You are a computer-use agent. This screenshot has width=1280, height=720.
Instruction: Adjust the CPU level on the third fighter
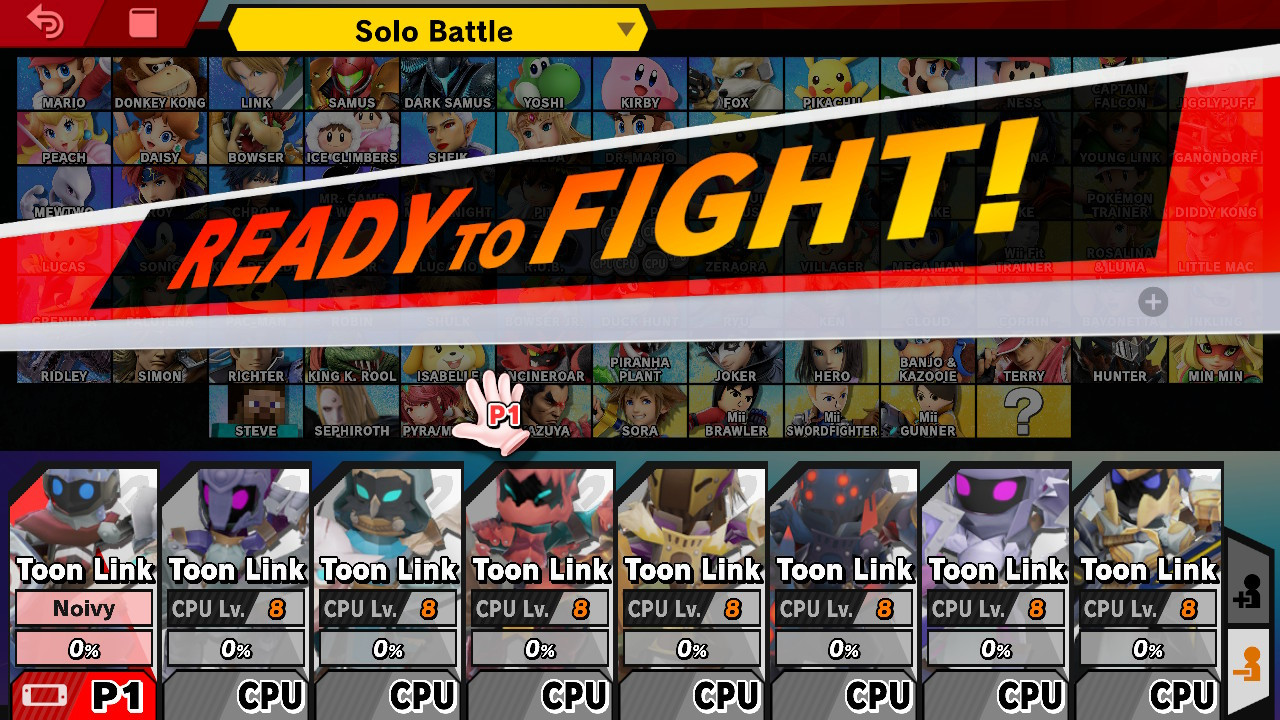pos(387,609)
